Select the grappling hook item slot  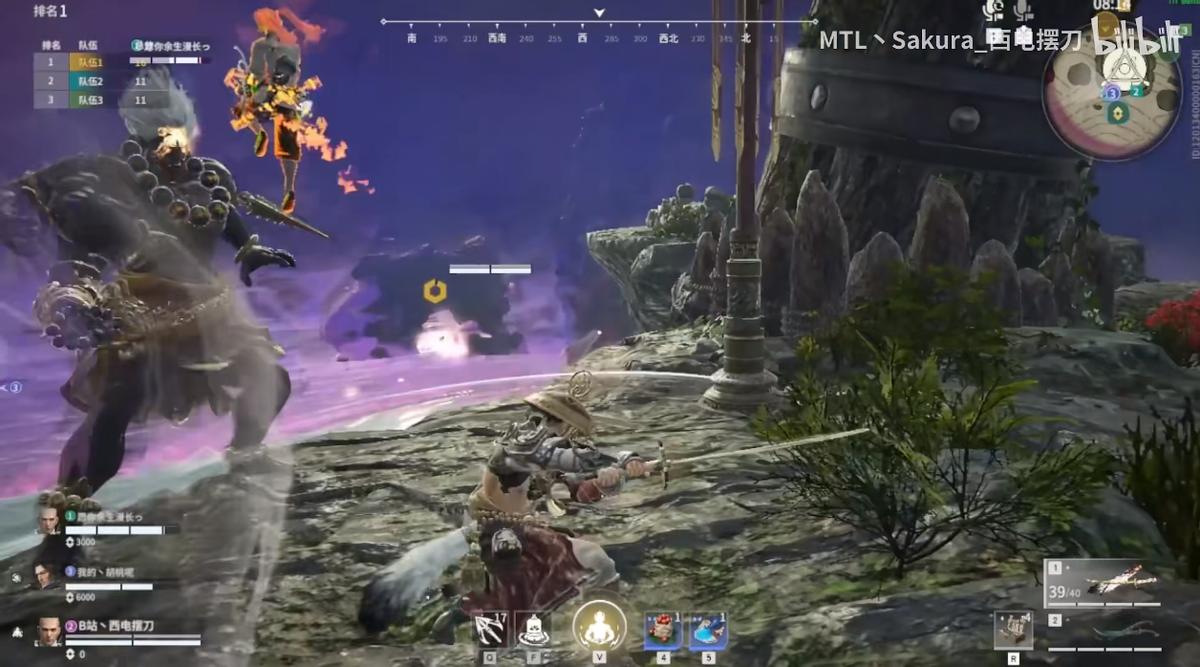tap(490, 630)
